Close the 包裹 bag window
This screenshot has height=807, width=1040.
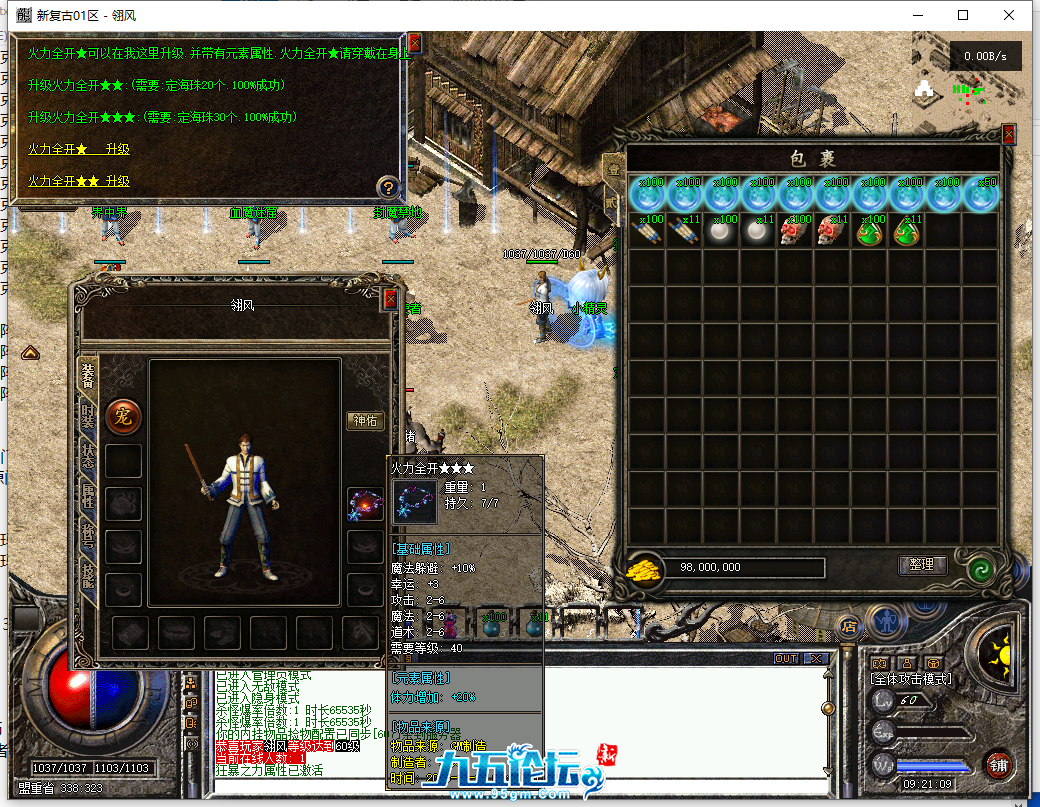pos(1009,134)
